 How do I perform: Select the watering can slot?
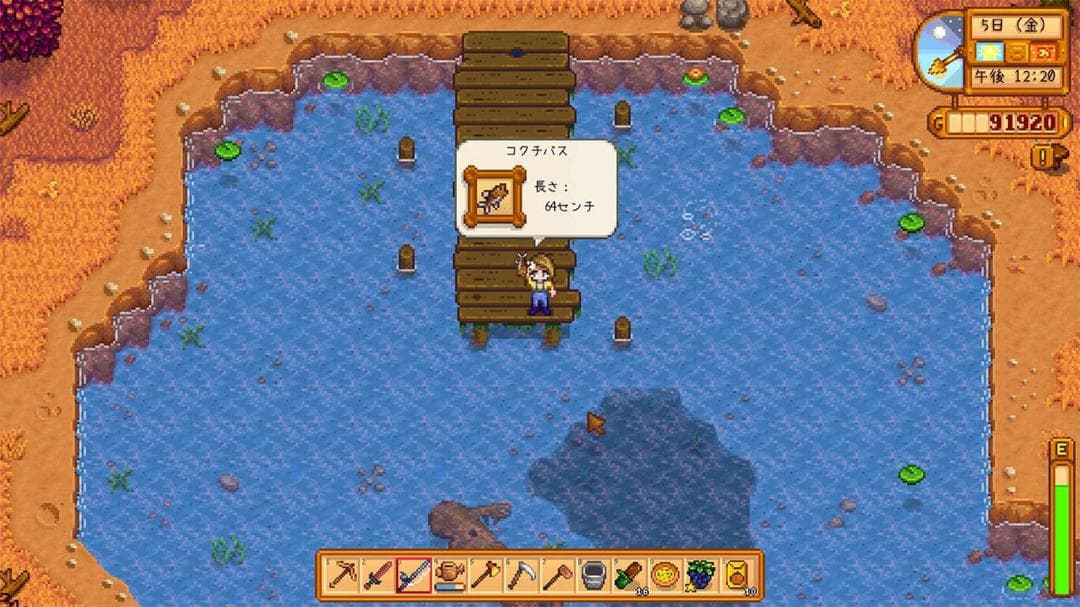(x=449, y=575)
